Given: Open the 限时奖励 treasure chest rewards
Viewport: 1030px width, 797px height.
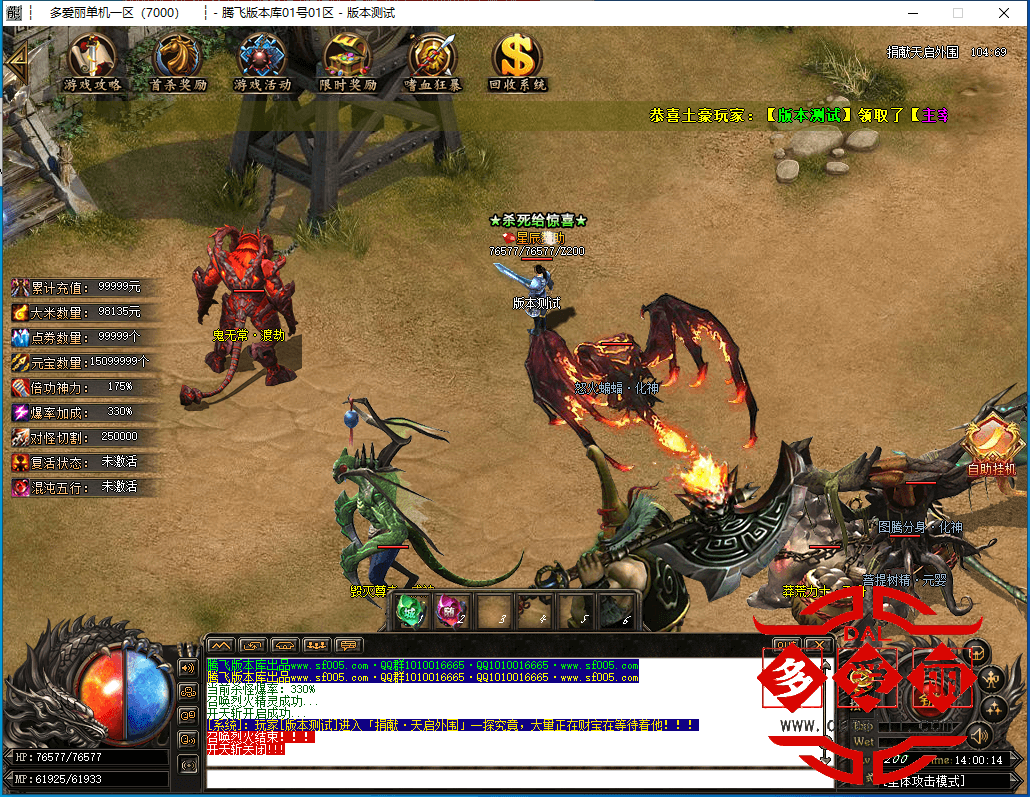Looking at the screenshot, I should [x=347, y=62].
